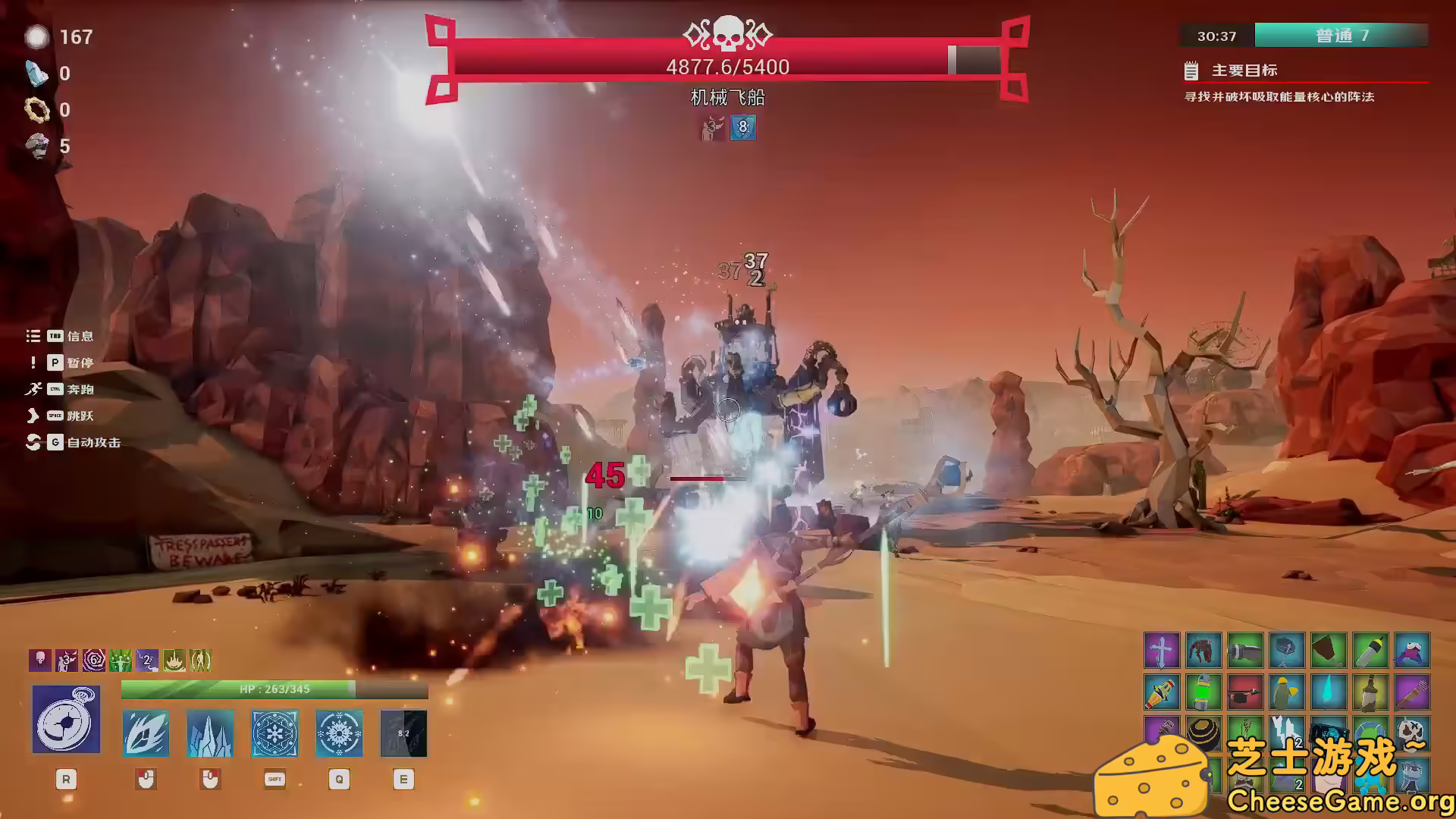Select the white skull item slot
Image resolution: width=1456 pixels, height=819 pixels.
click(x=1412, y=734)
